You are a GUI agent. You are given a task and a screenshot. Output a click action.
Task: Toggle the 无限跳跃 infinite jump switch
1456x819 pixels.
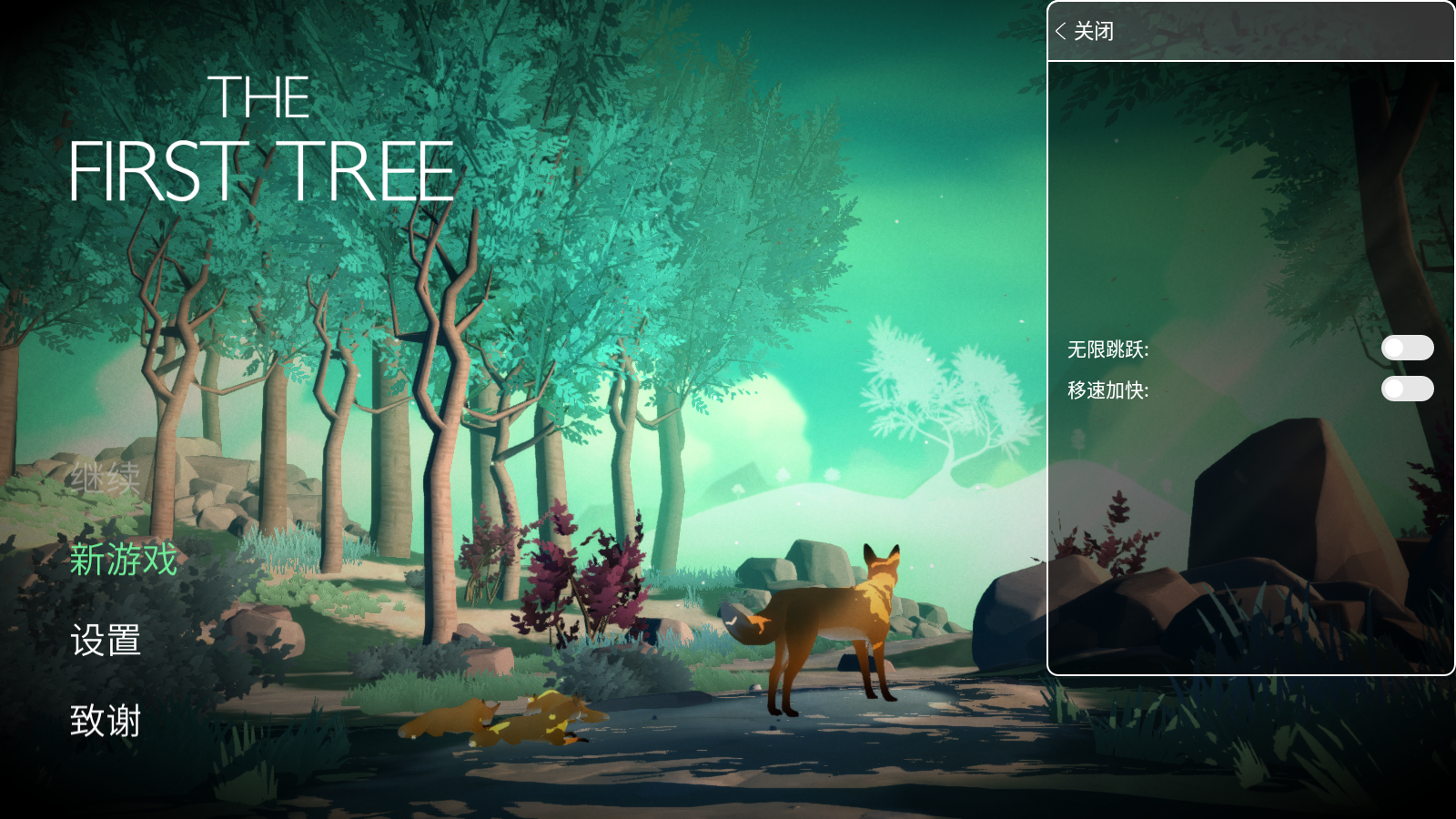[1407, 348]
